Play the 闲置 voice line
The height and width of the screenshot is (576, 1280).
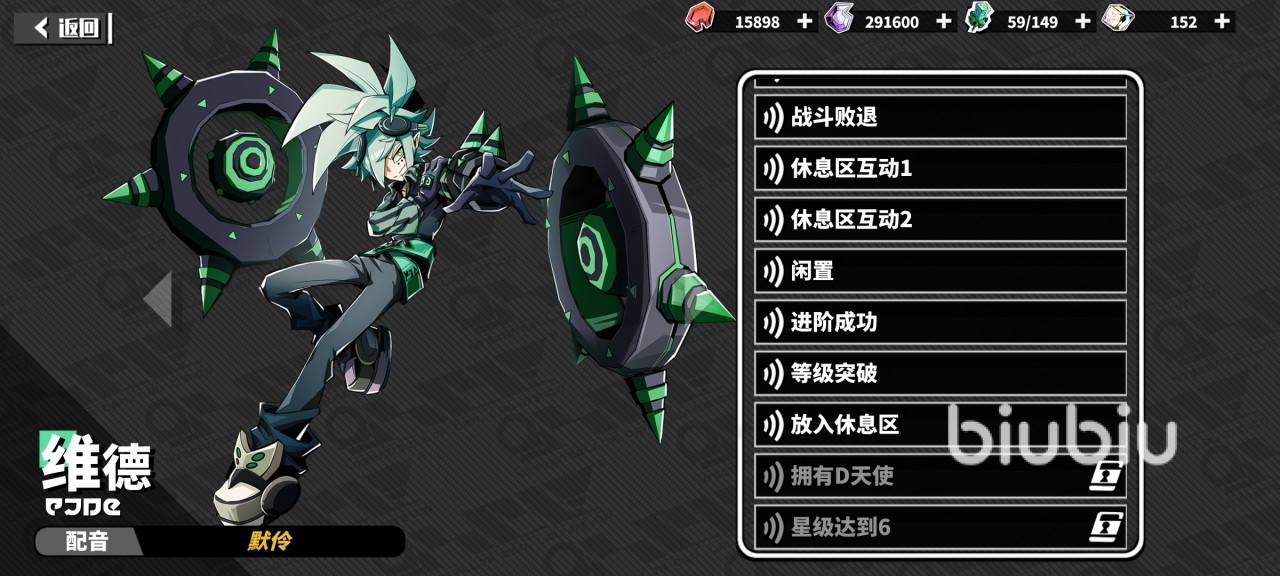click(940, 271)
